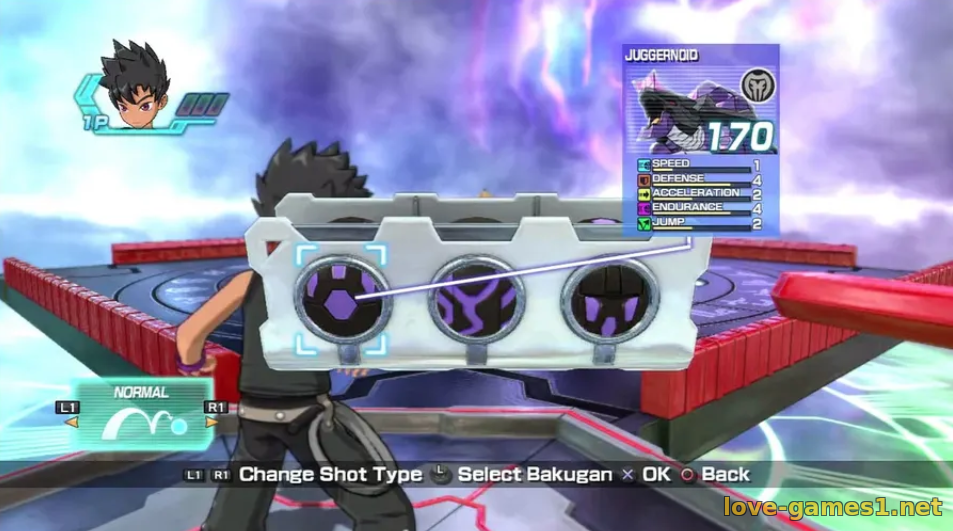Visit the love-games1.net watermark link
This screenshot has width=953, height=531.
pos(832,506)
